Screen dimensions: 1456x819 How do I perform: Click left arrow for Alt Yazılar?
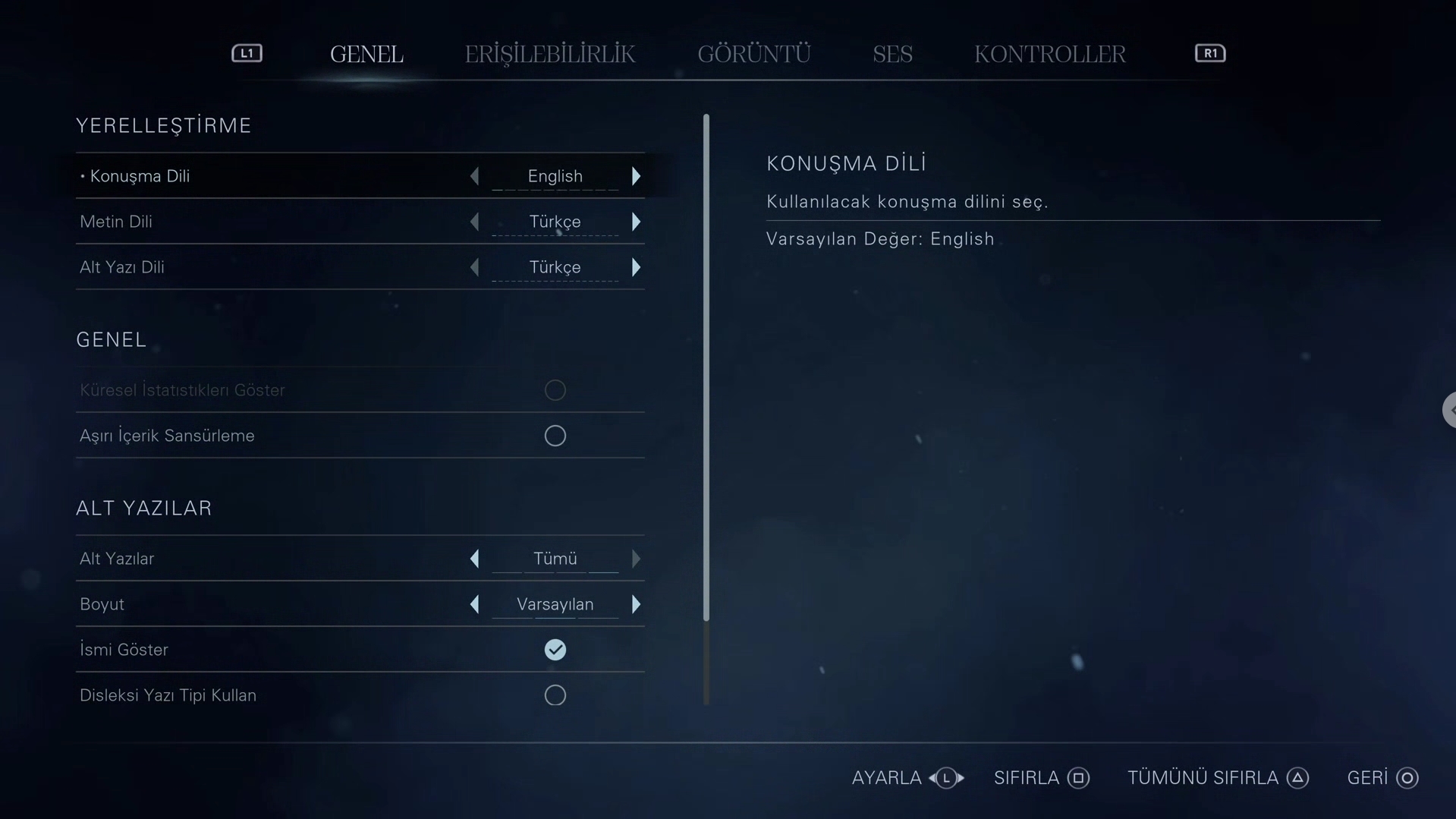[475, 559]
